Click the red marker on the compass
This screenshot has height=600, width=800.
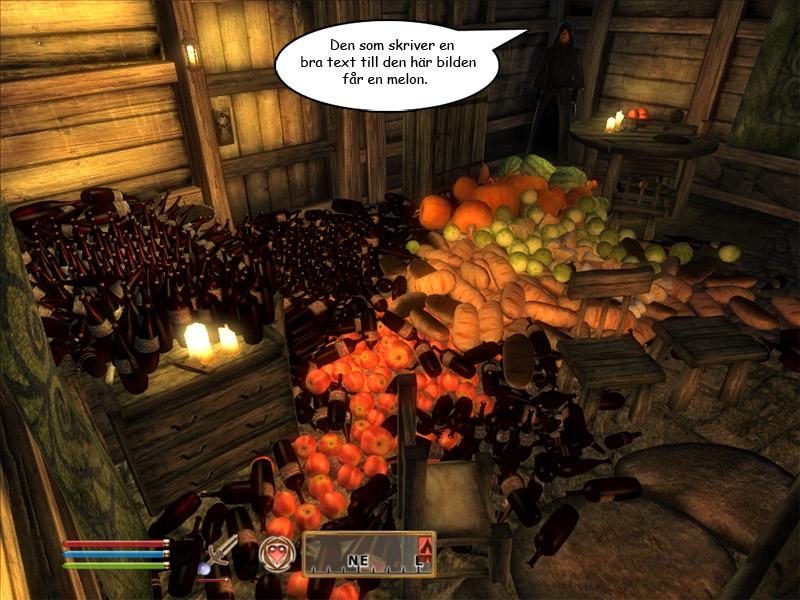click(424, 546)
